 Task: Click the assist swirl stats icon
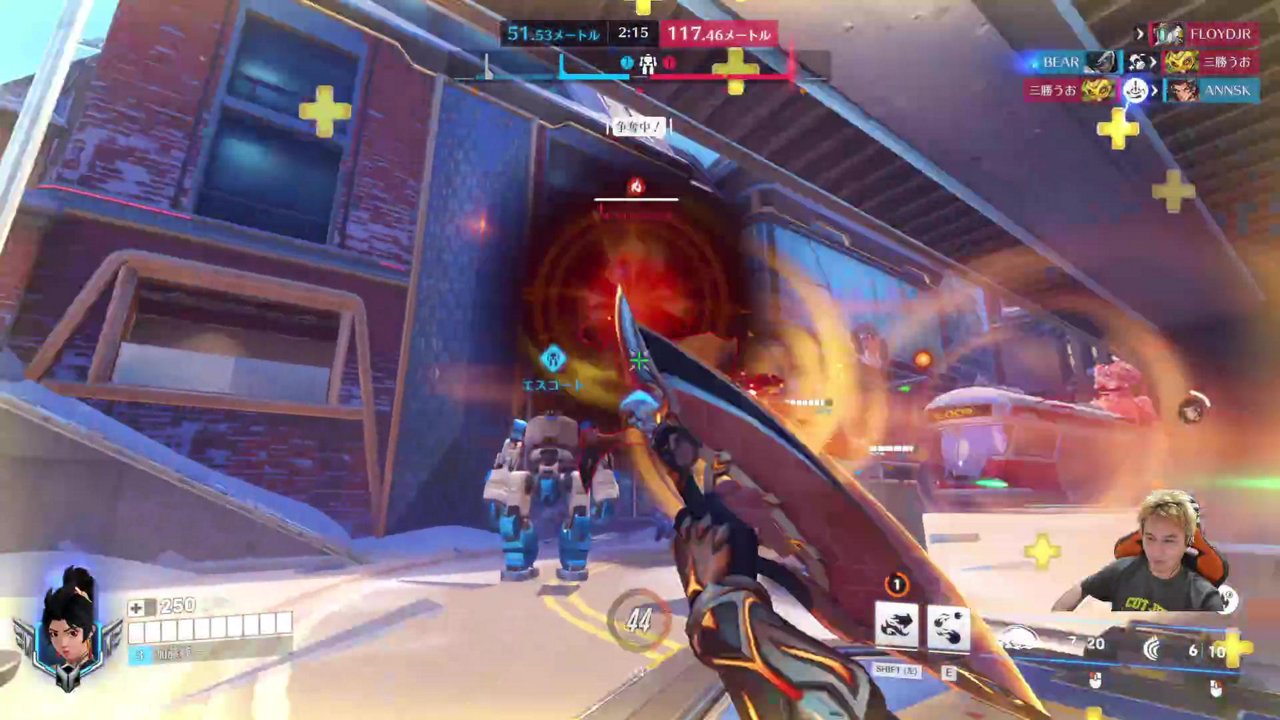tap(1152, 650)
